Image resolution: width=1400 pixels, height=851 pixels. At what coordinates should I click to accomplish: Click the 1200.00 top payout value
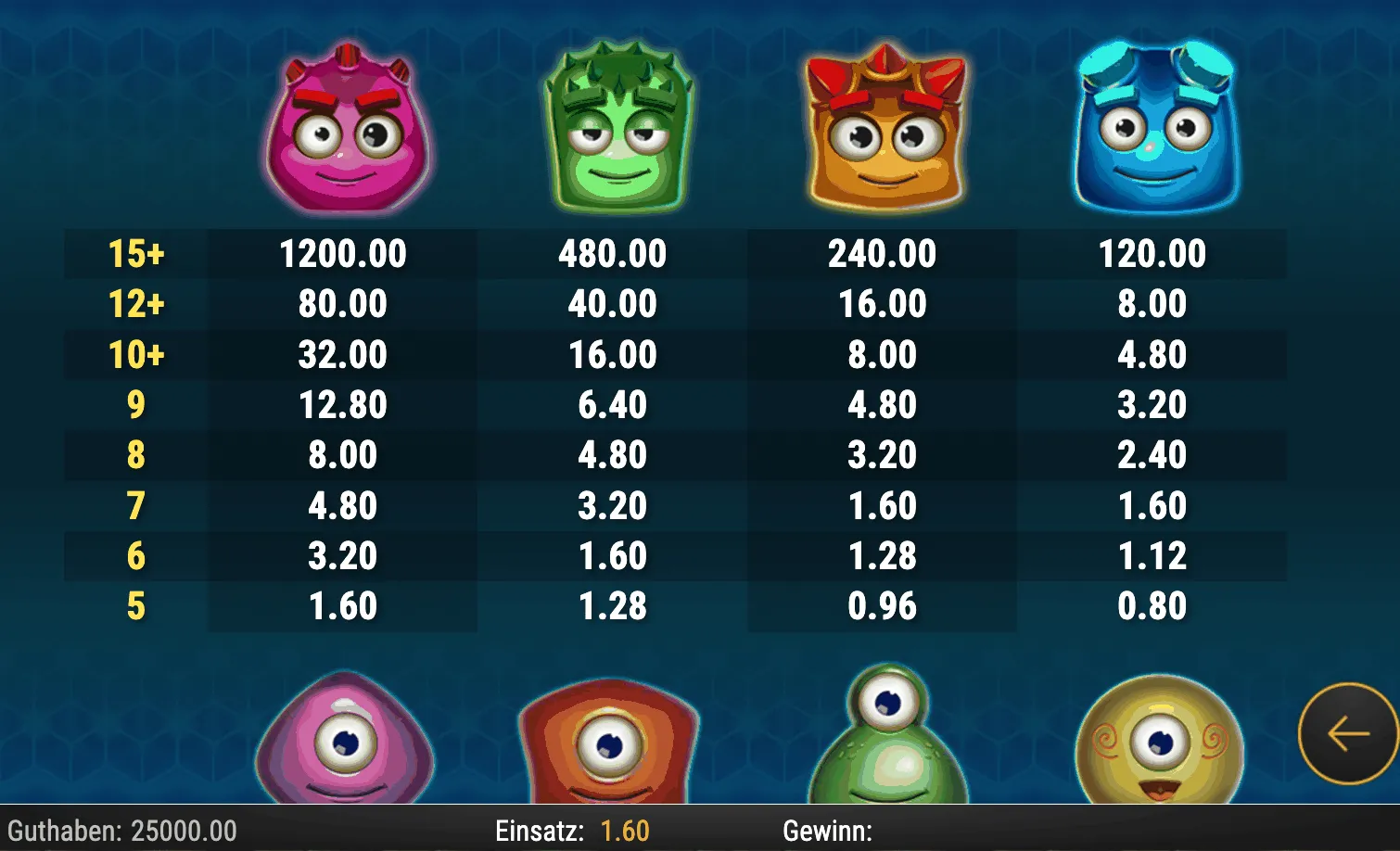click(343, 252)
